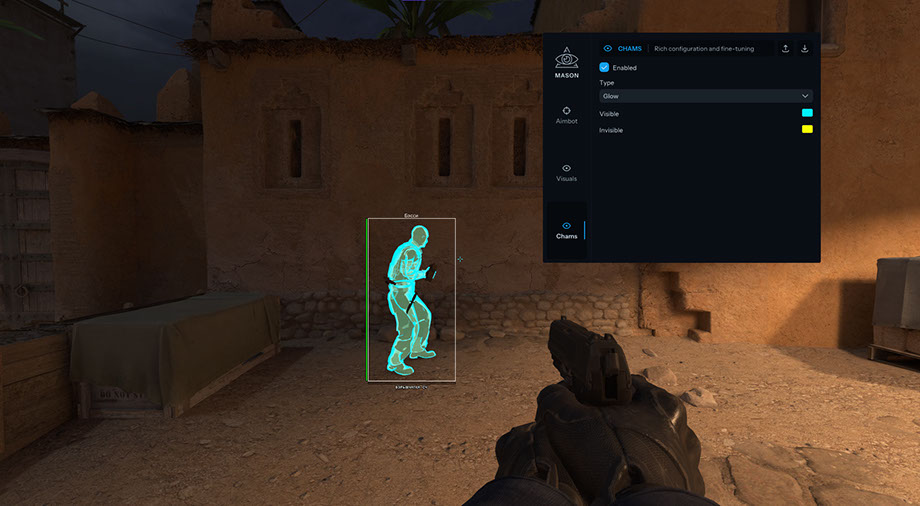Expand the Type dropdown showing Glow
Screen dimensions: 920x506
[705, 96]
